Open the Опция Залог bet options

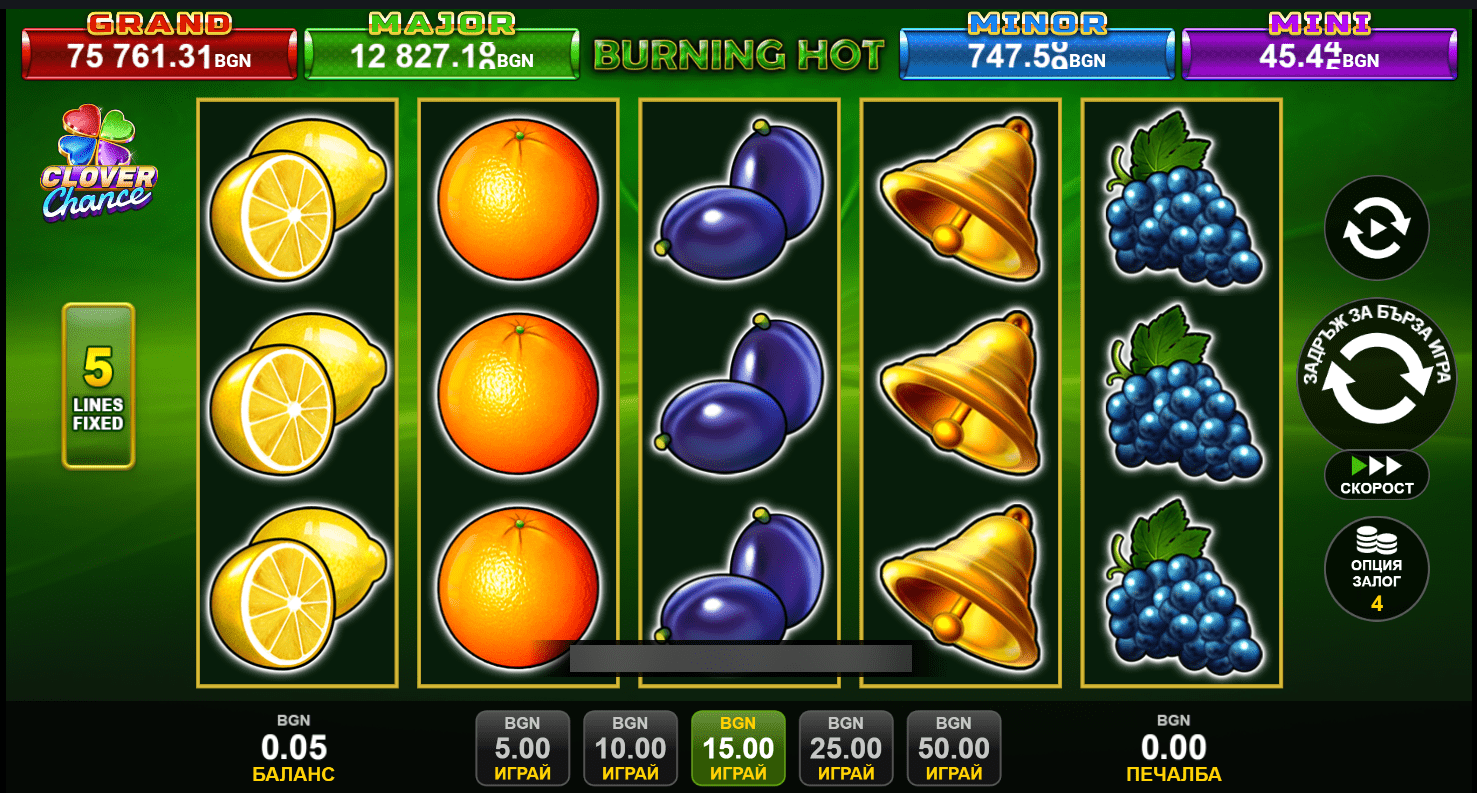click(x=1376, y=569)
